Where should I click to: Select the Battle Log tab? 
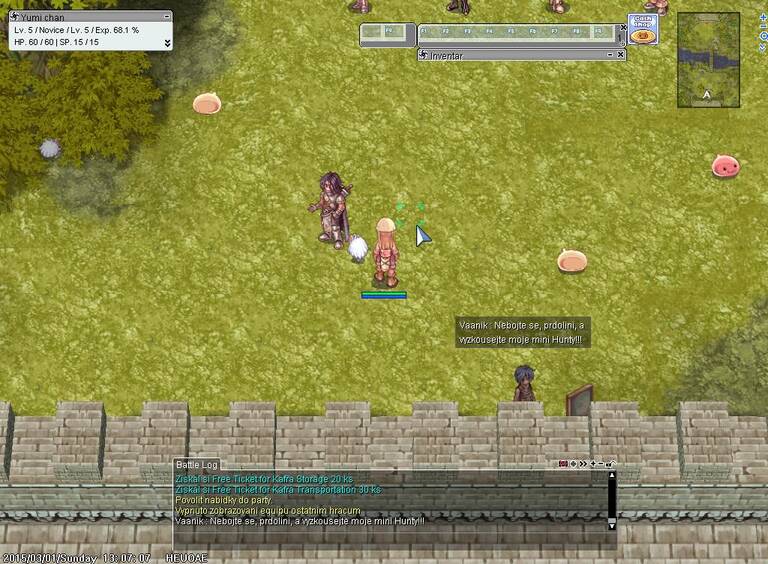tap(196, 465)
